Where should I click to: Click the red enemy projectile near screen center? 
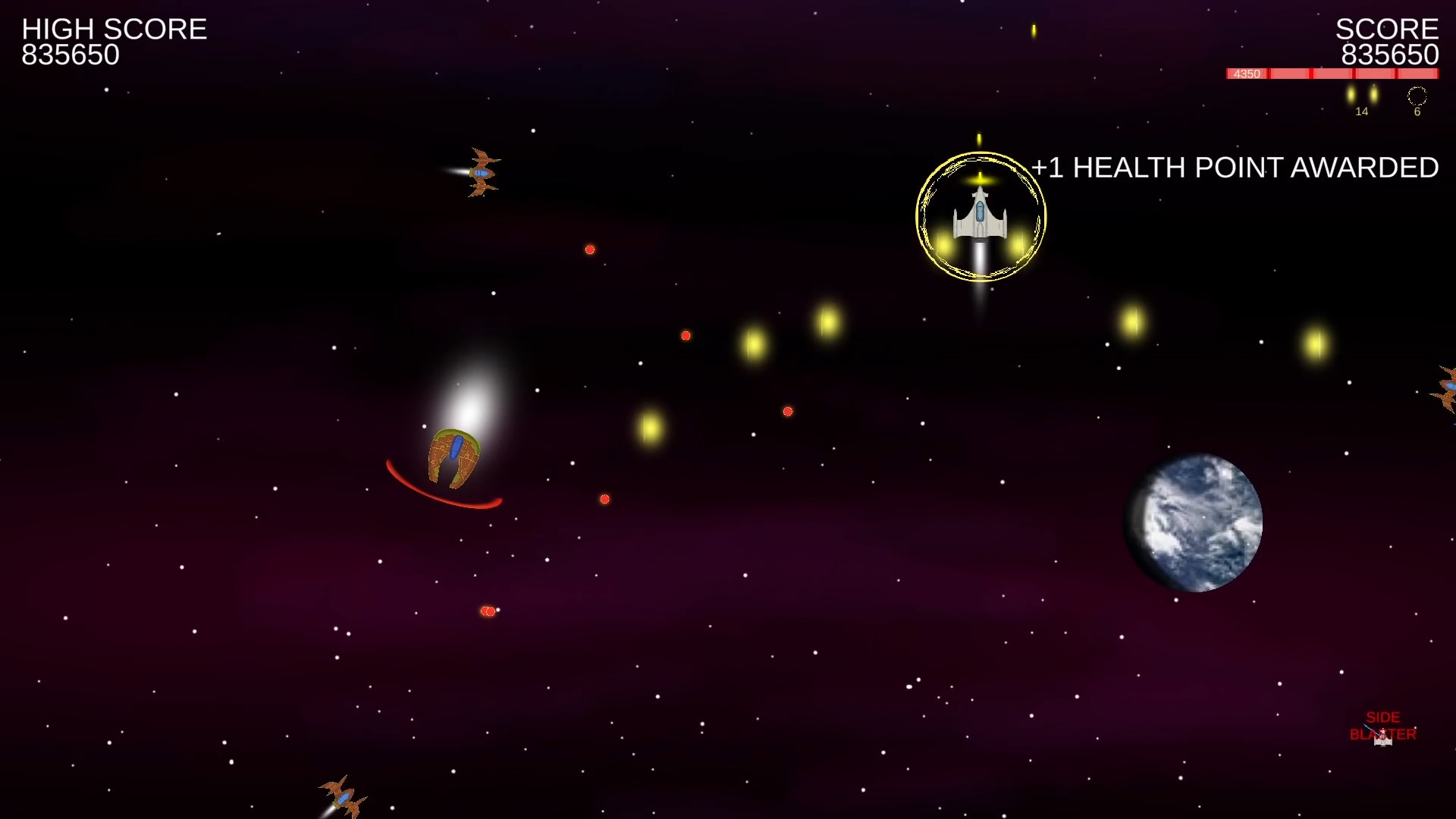[686, 335]
